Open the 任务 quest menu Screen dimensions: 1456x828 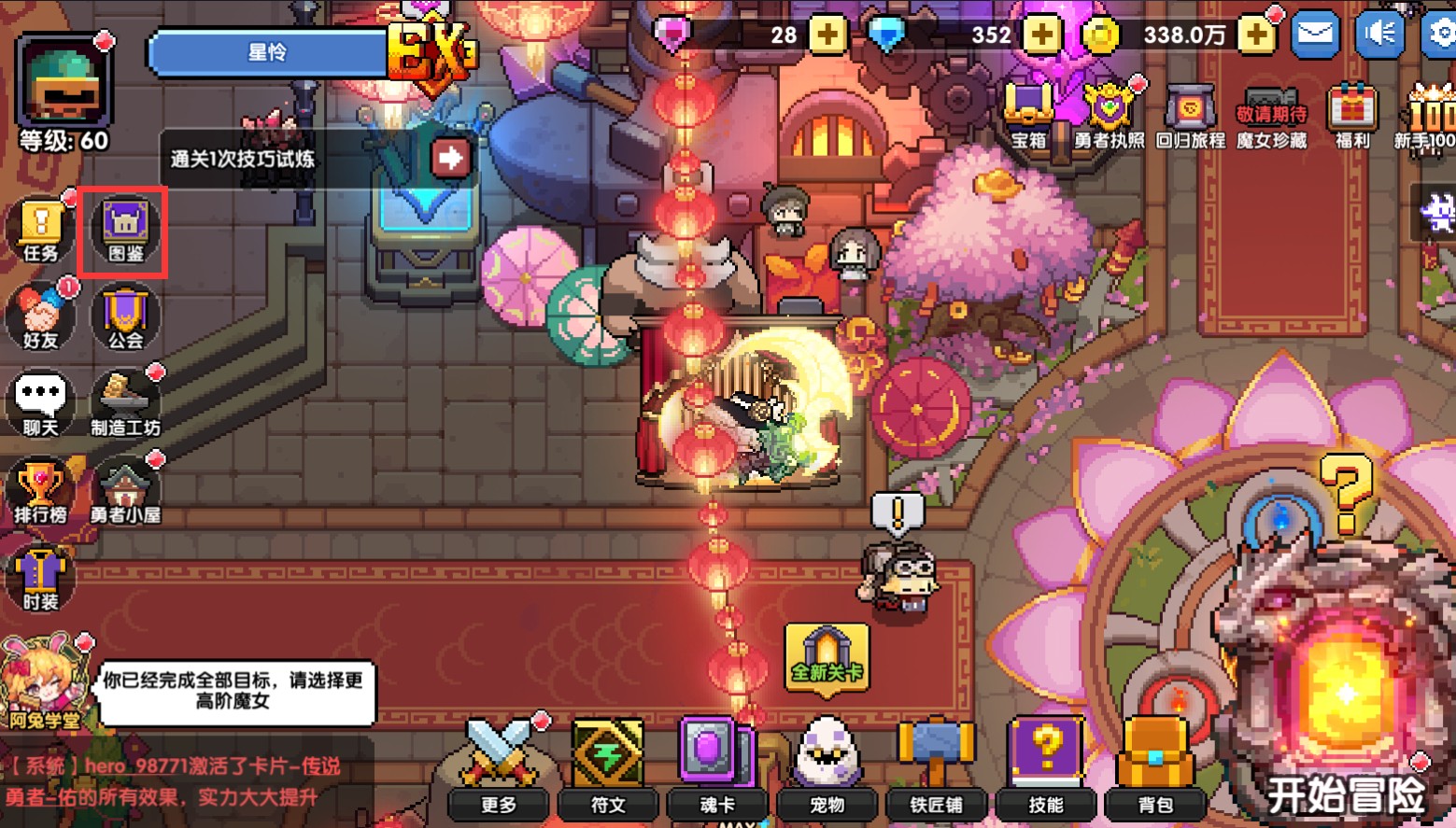(40, 230)
